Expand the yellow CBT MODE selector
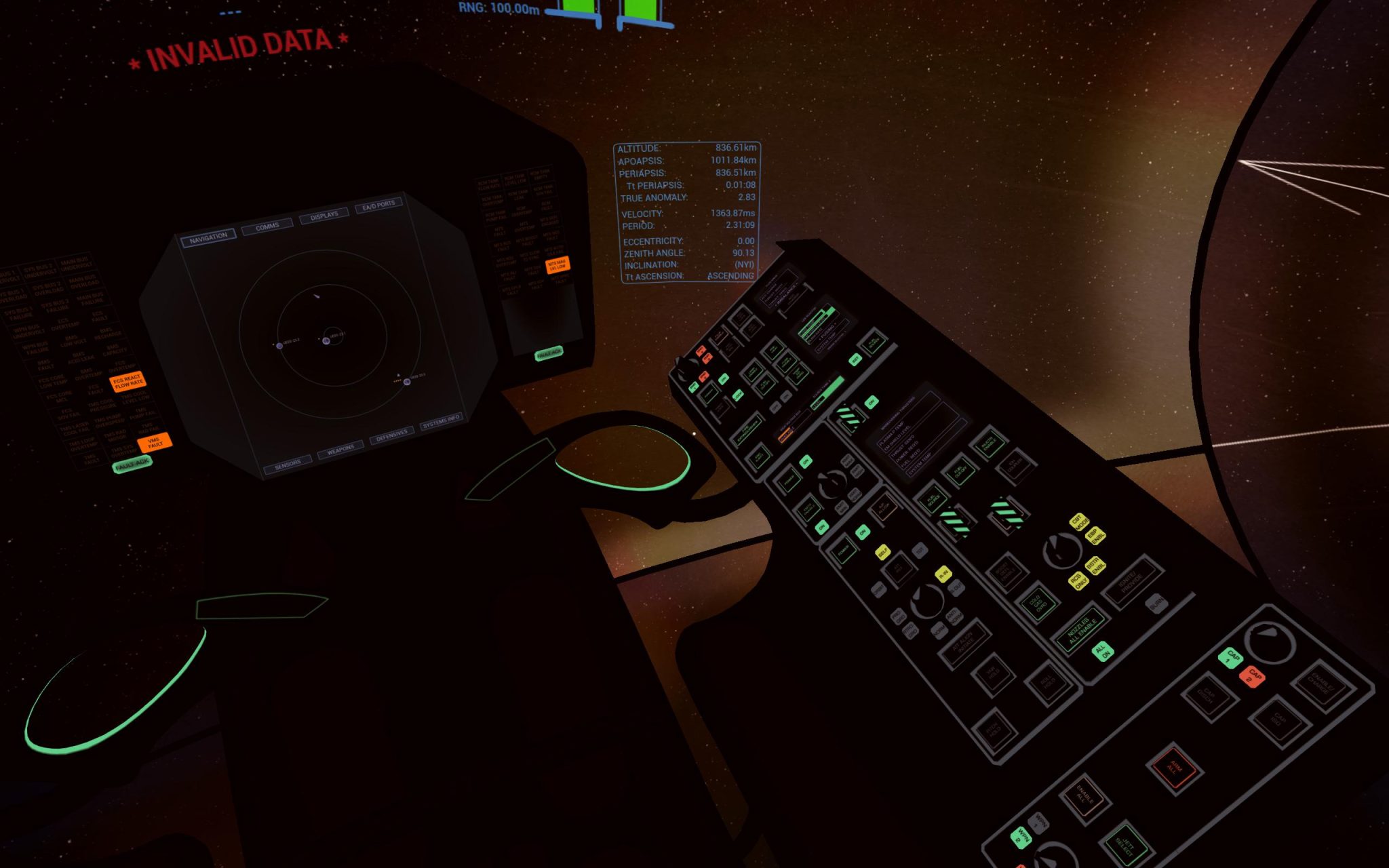Image resolution: width=1389 pixels, height=868 pixels. click(1080, 523)
